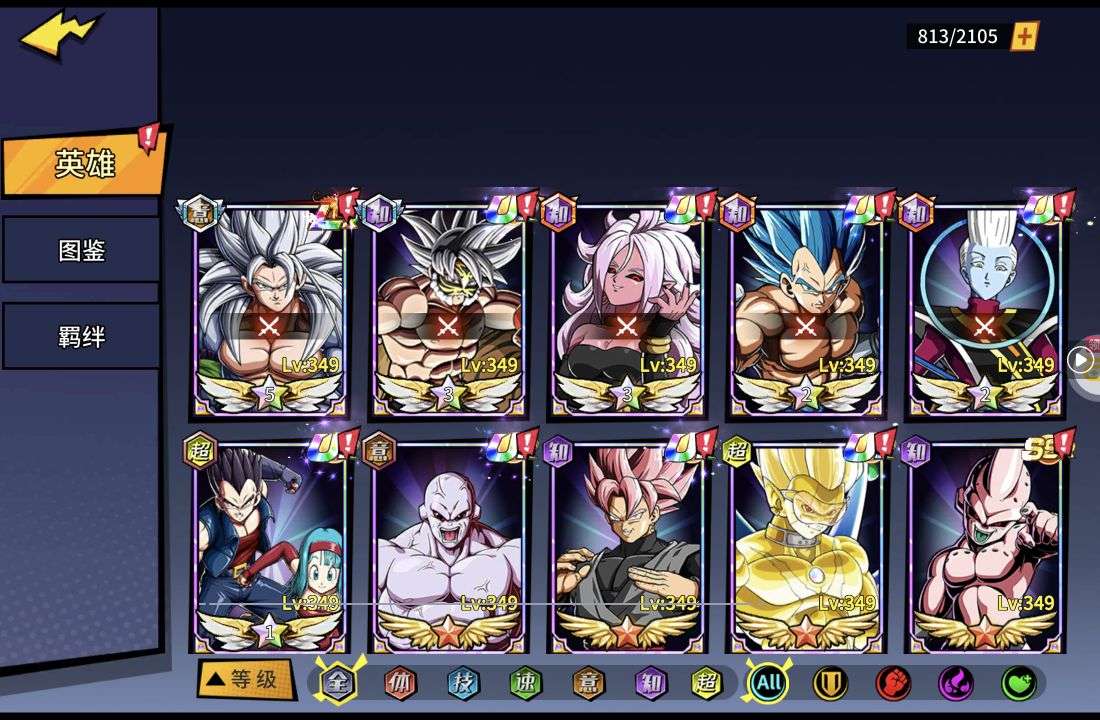Select the Goku Black Rosé hero card
This screenshot has width=1100, height=720.
coord(628,547)
